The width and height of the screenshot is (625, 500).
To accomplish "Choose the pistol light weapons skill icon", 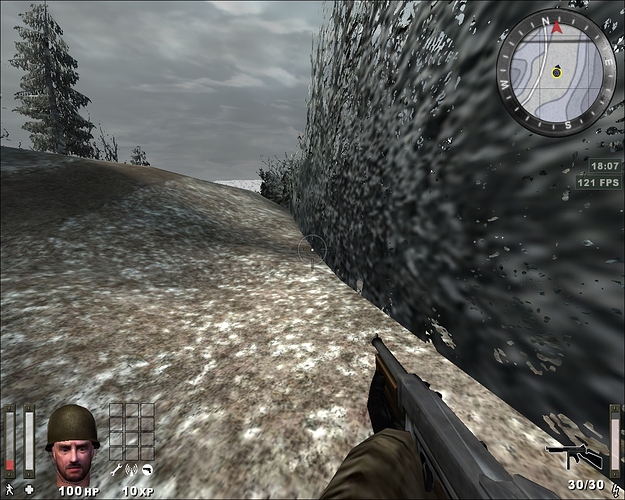I will pyautogui.click(x=147, y=469).
